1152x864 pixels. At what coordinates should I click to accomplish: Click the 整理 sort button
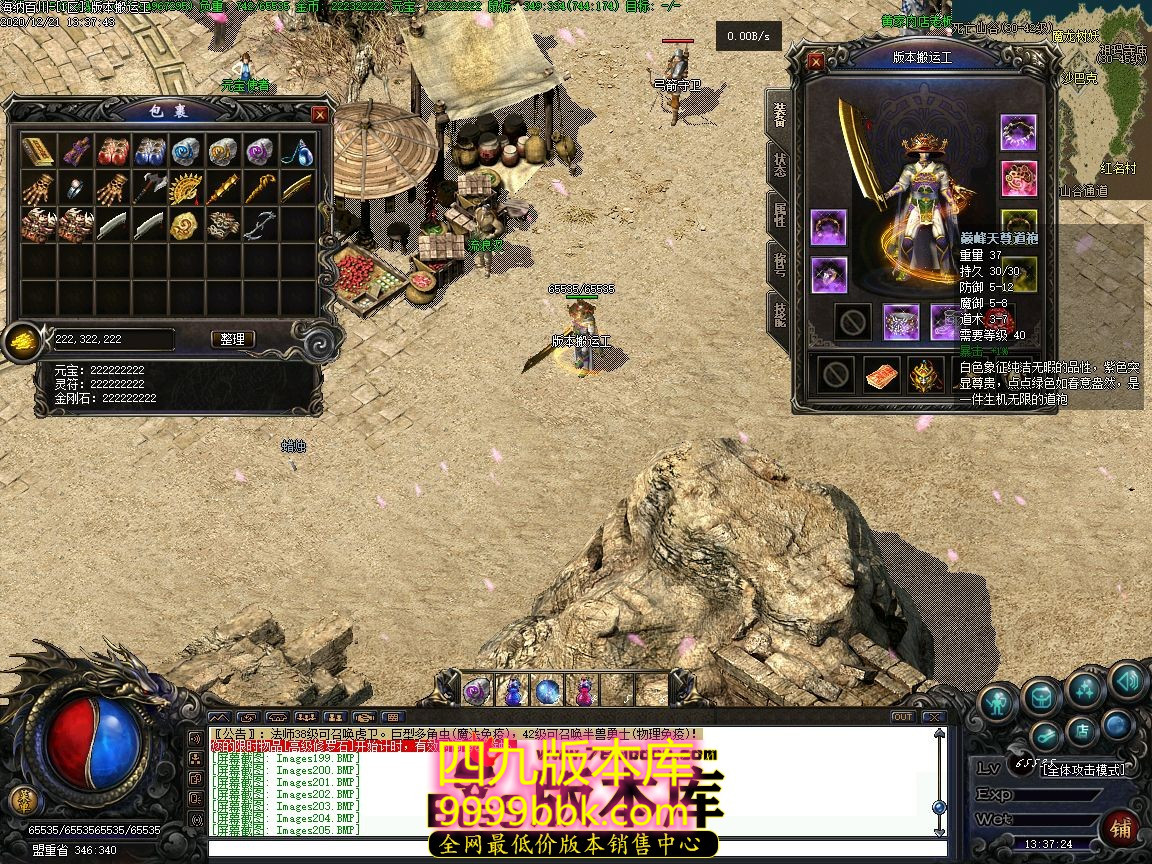(x=233, y=339)
